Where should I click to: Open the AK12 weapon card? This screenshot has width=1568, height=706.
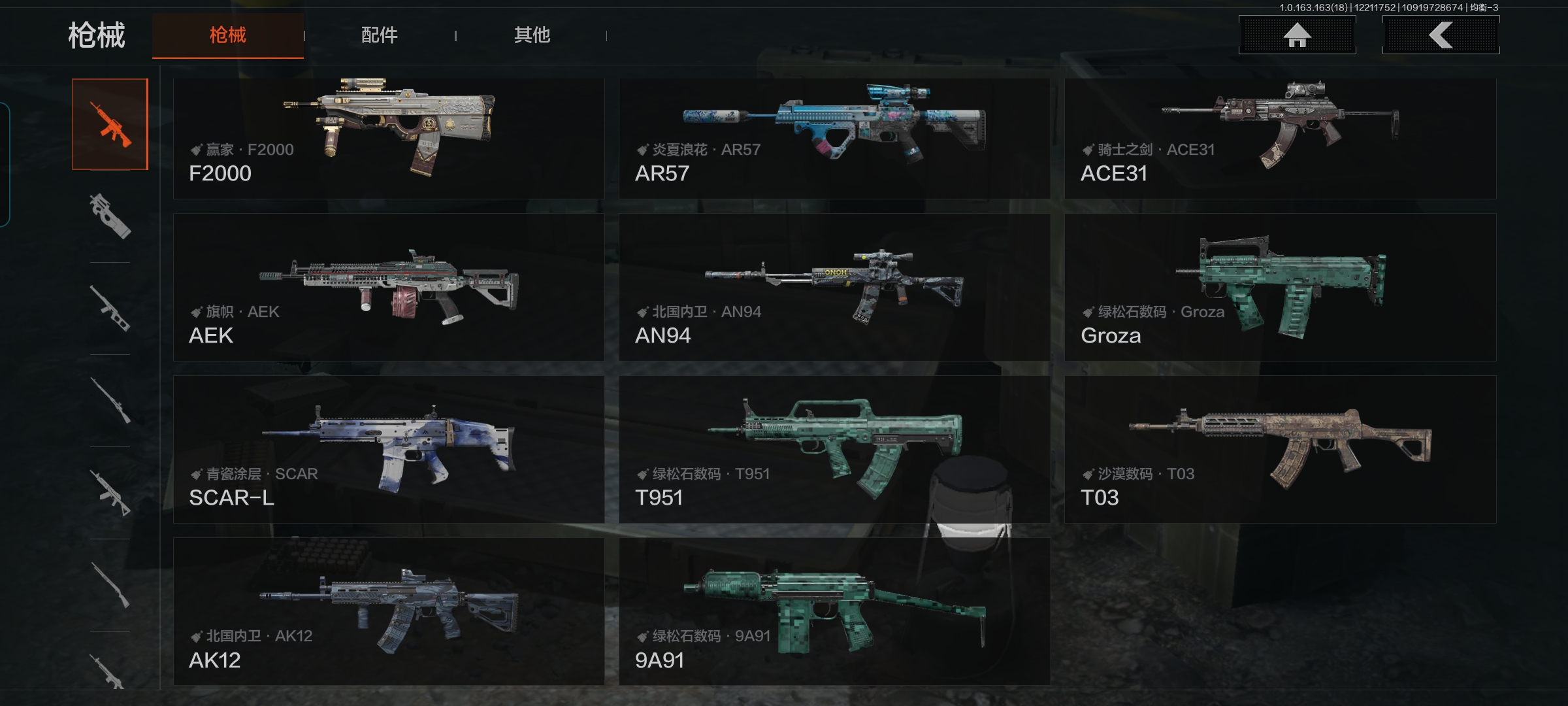[x=389, y=611]
